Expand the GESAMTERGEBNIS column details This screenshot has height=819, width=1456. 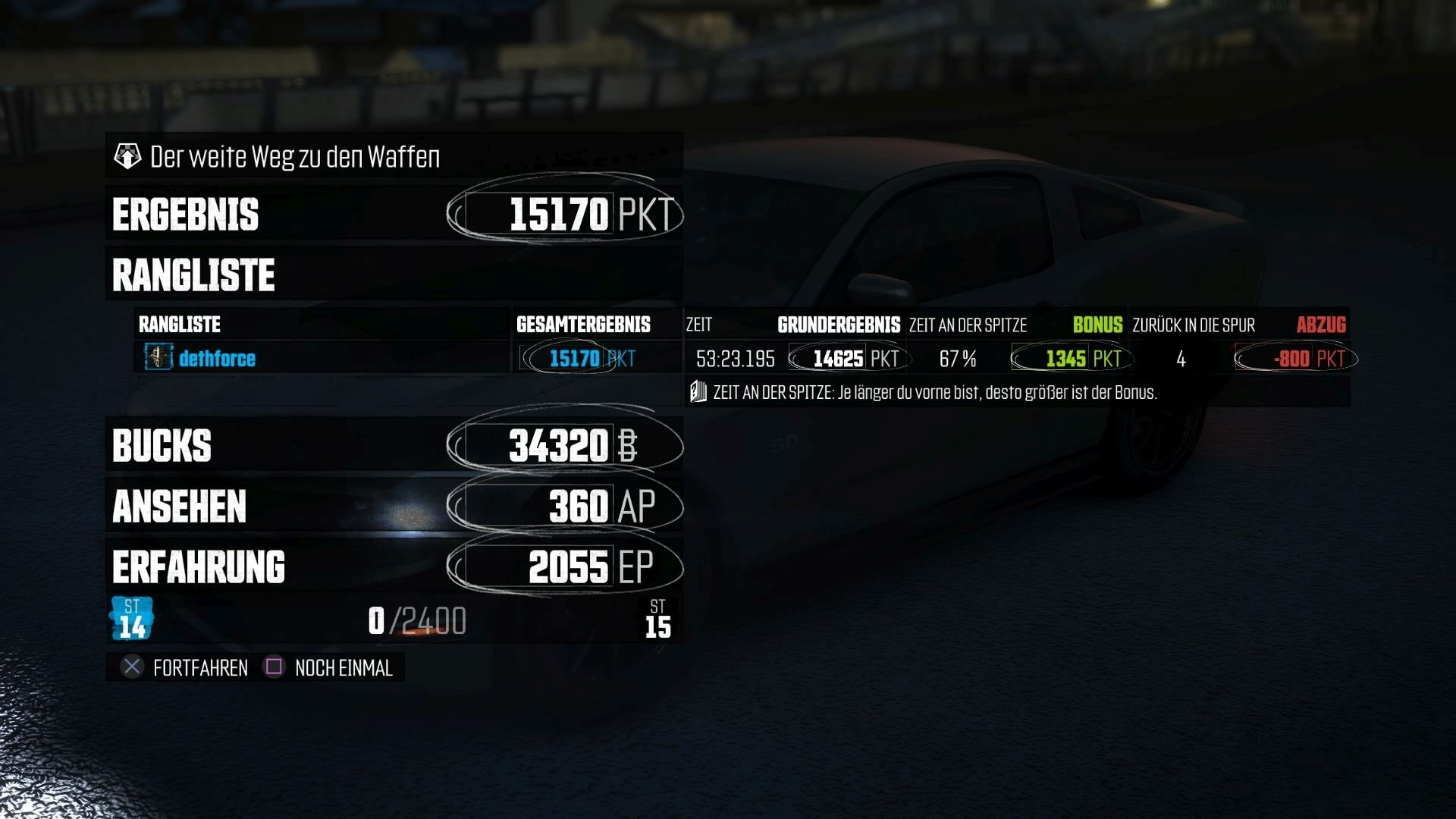[583, 325]
